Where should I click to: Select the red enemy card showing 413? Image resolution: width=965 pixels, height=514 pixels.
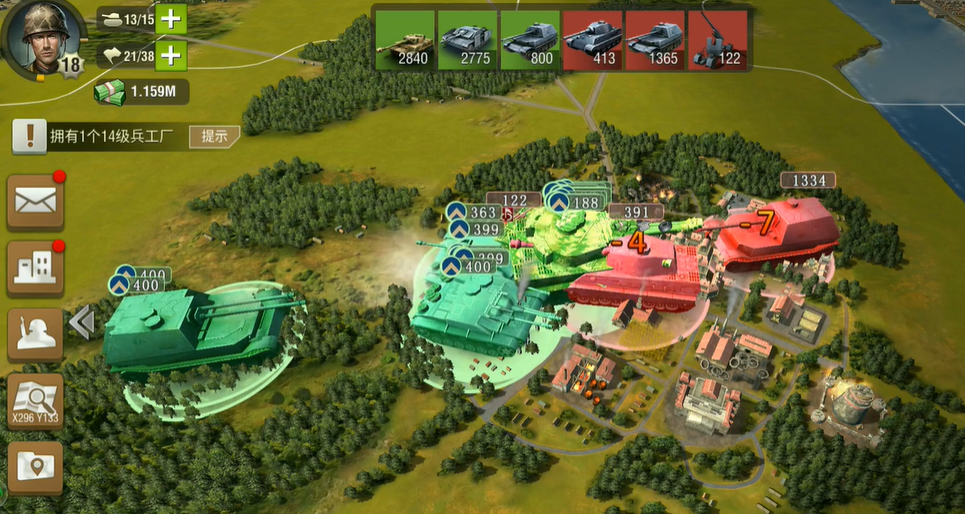coord(592,40)
